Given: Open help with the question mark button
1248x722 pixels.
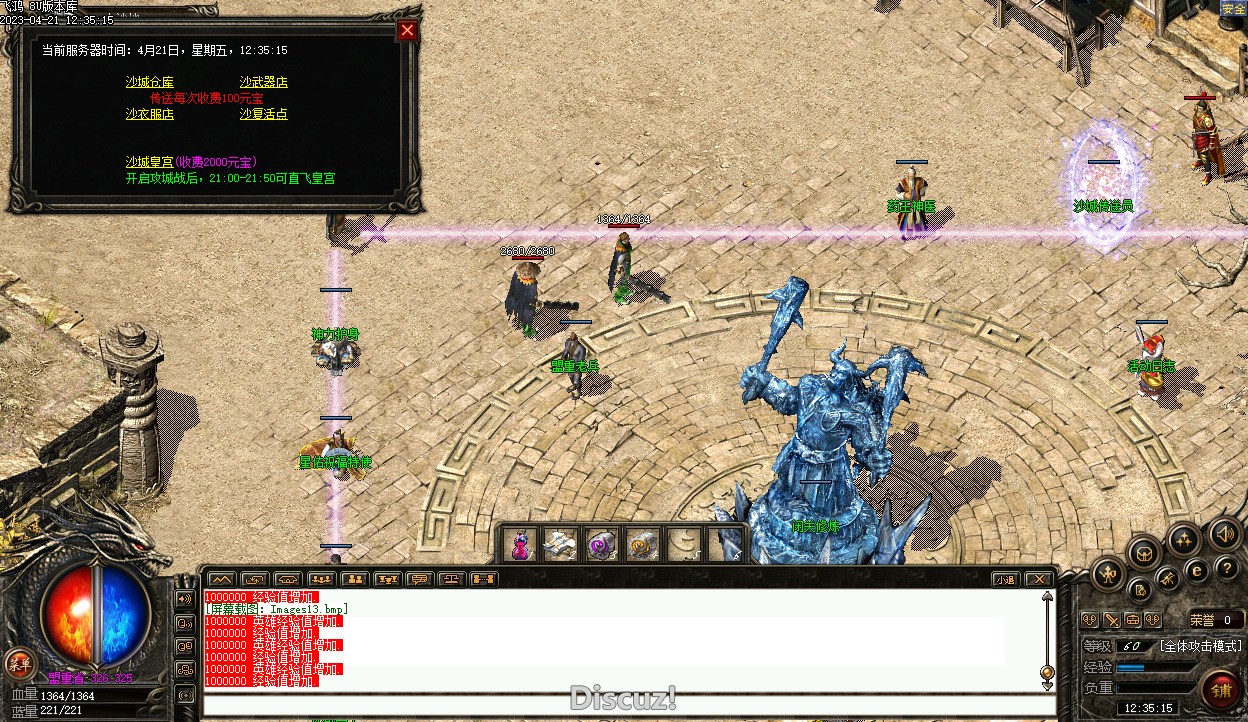Looking at the screenshot, I should point(1226,568).
